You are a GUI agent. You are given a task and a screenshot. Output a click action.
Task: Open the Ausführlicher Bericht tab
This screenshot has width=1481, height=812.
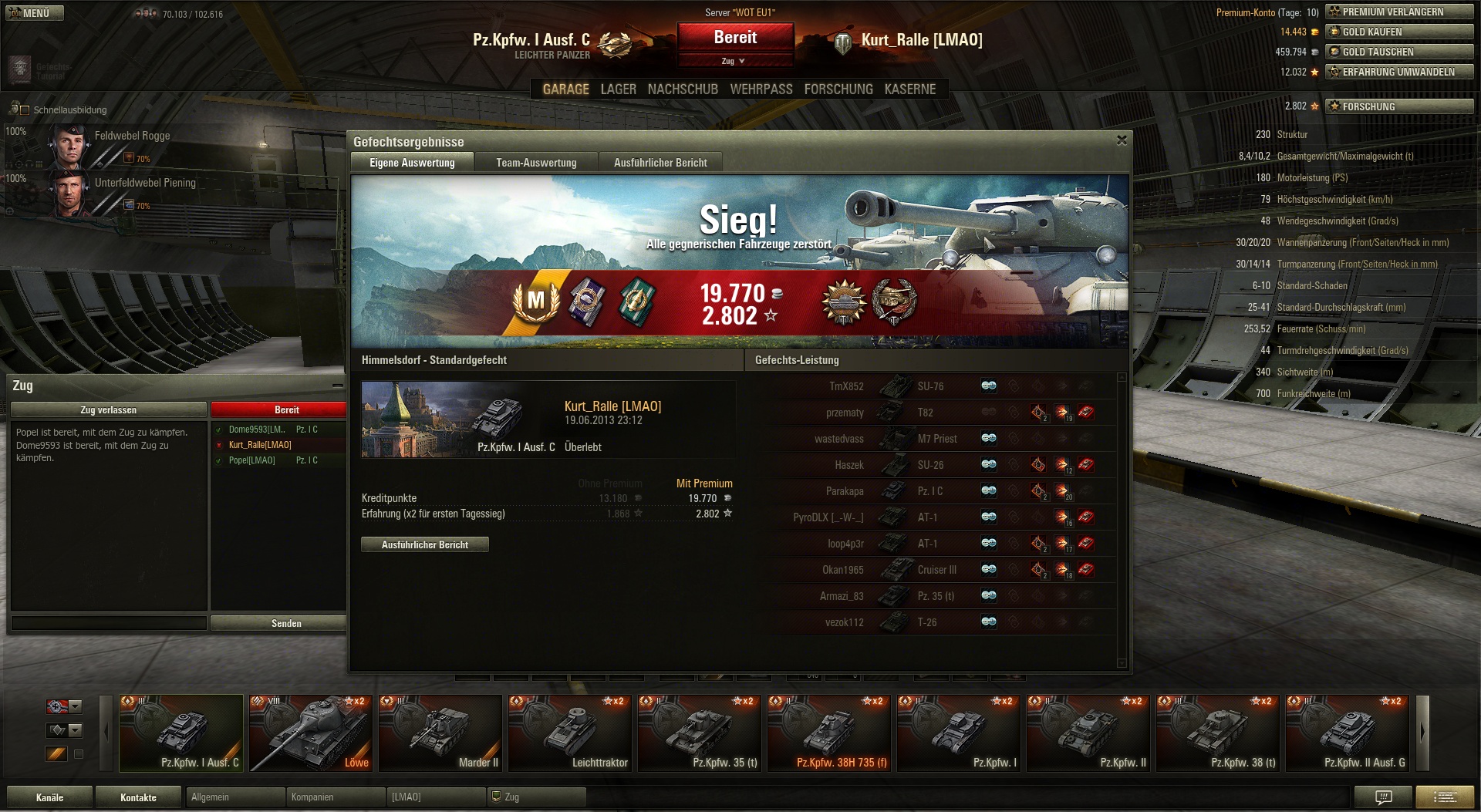click(x=660, y=163)
